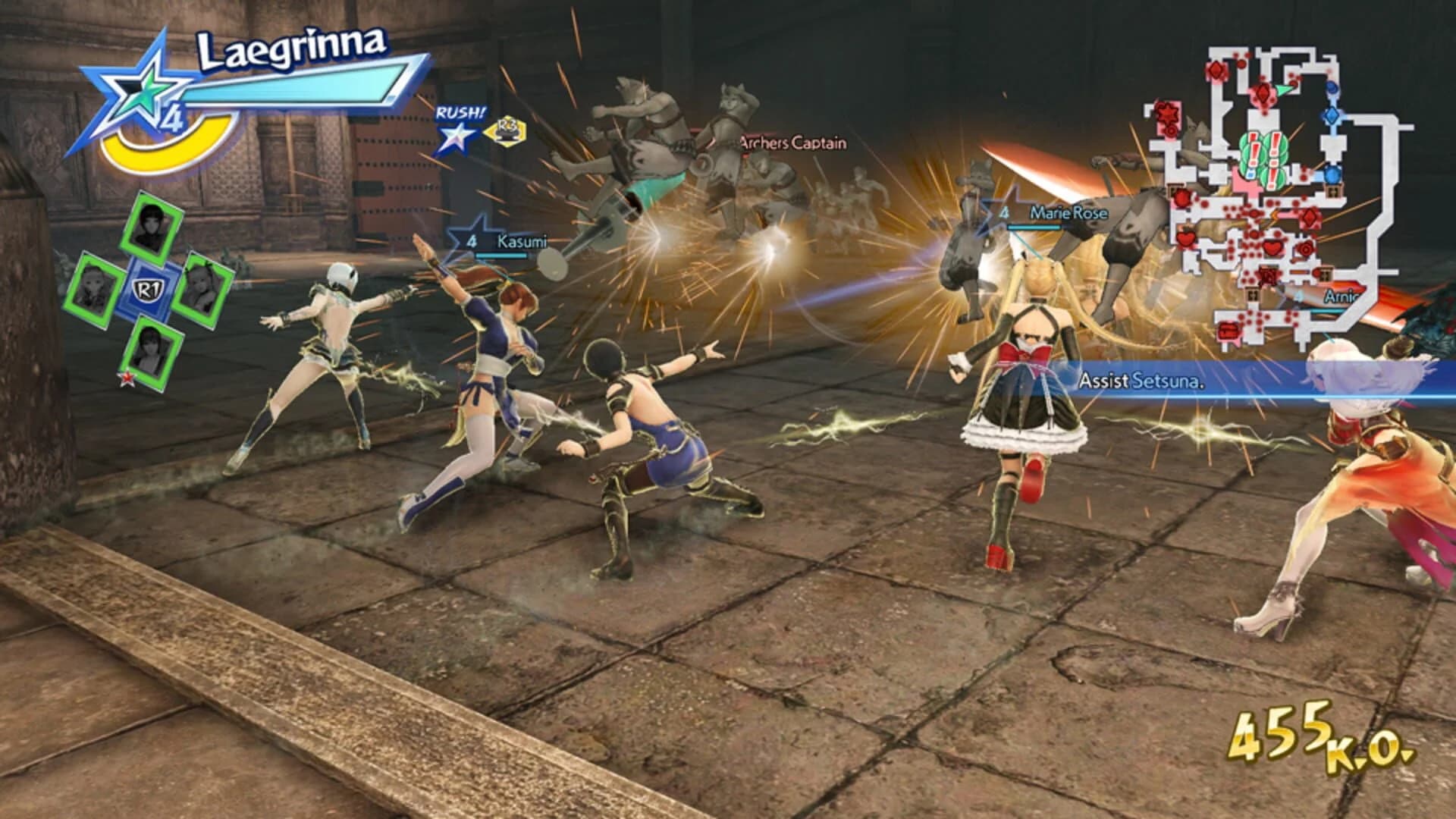Select the top portrait in the hero diamond

151,222
